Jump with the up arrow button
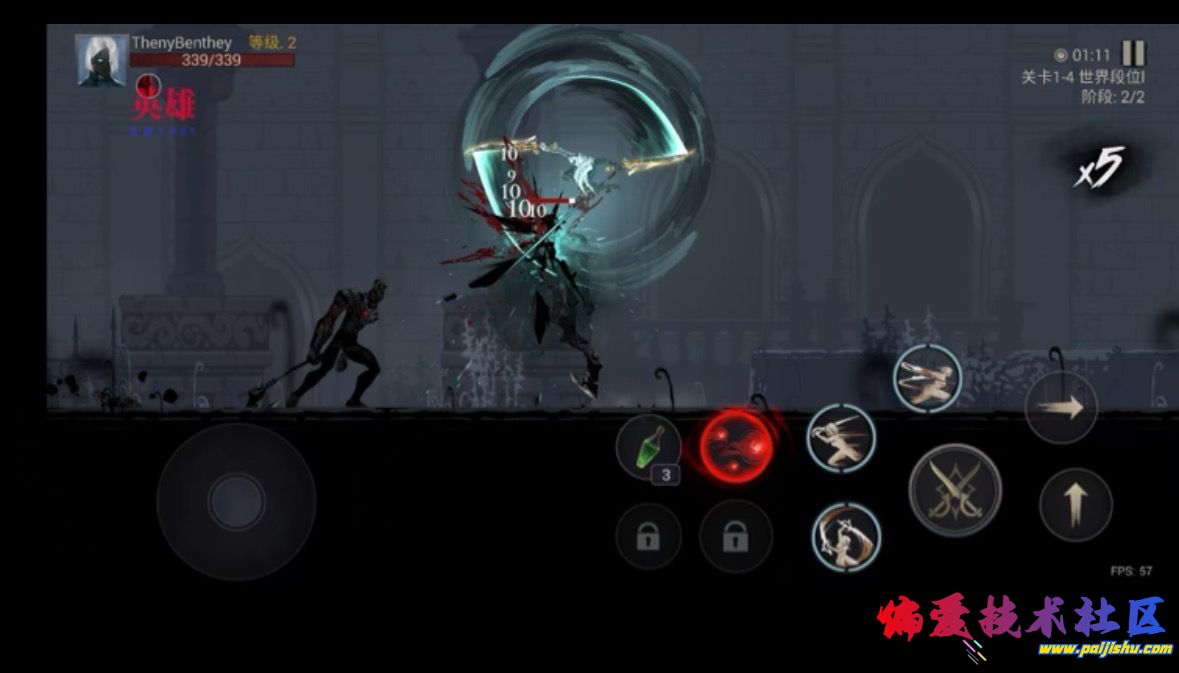Screen dimensions: 1179x673 (x=1075, y=503)
